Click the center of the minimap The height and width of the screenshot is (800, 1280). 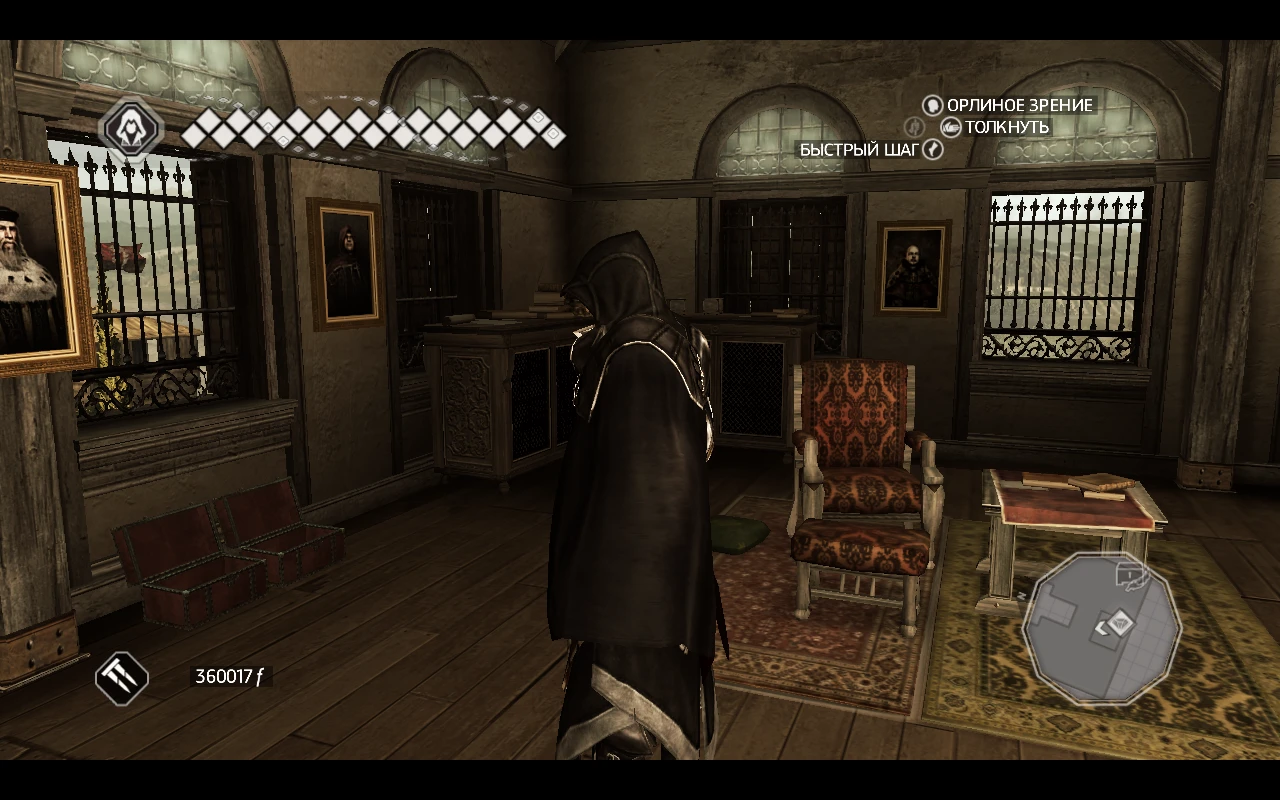tap(1105, 625)
